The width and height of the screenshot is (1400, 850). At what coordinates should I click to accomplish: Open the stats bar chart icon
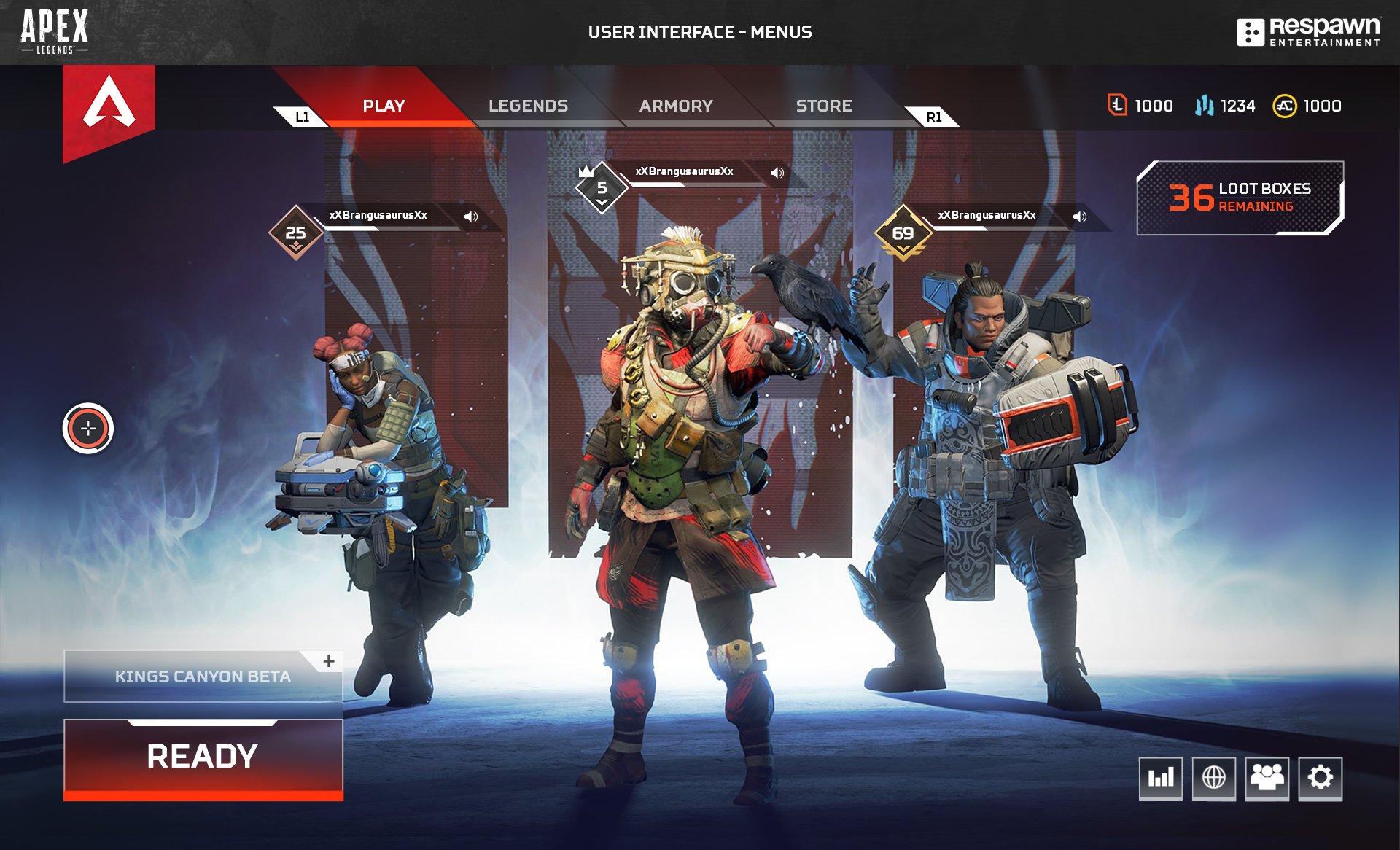coord(1161,778)
